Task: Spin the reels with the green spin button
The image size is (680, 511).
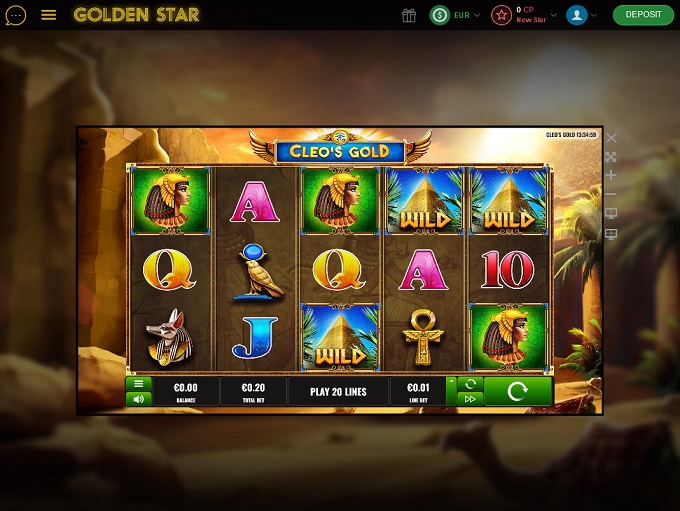Action: pos(517,391)
